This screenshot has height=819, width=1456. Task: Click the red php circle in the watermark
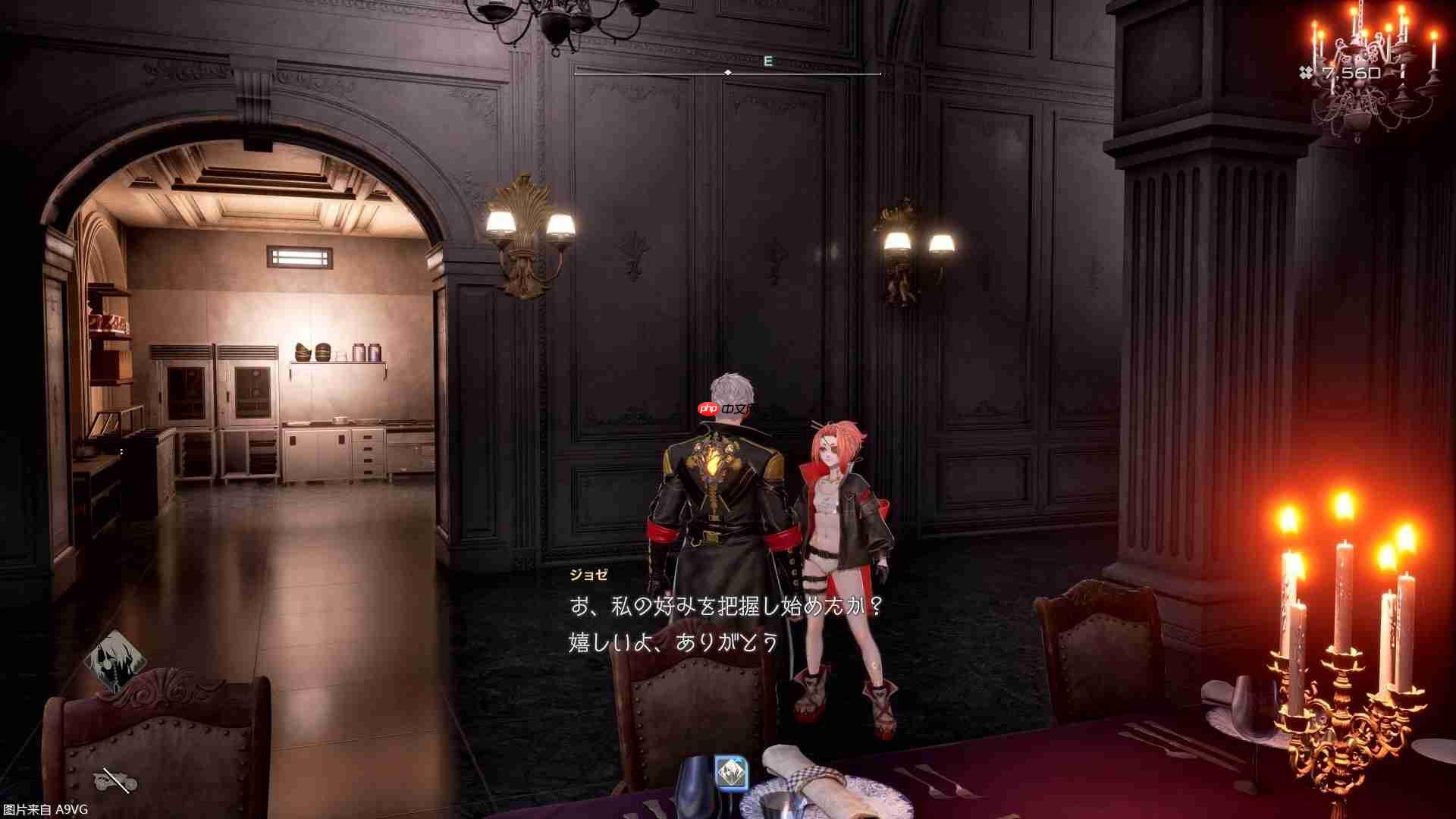(x=708, y=408)
